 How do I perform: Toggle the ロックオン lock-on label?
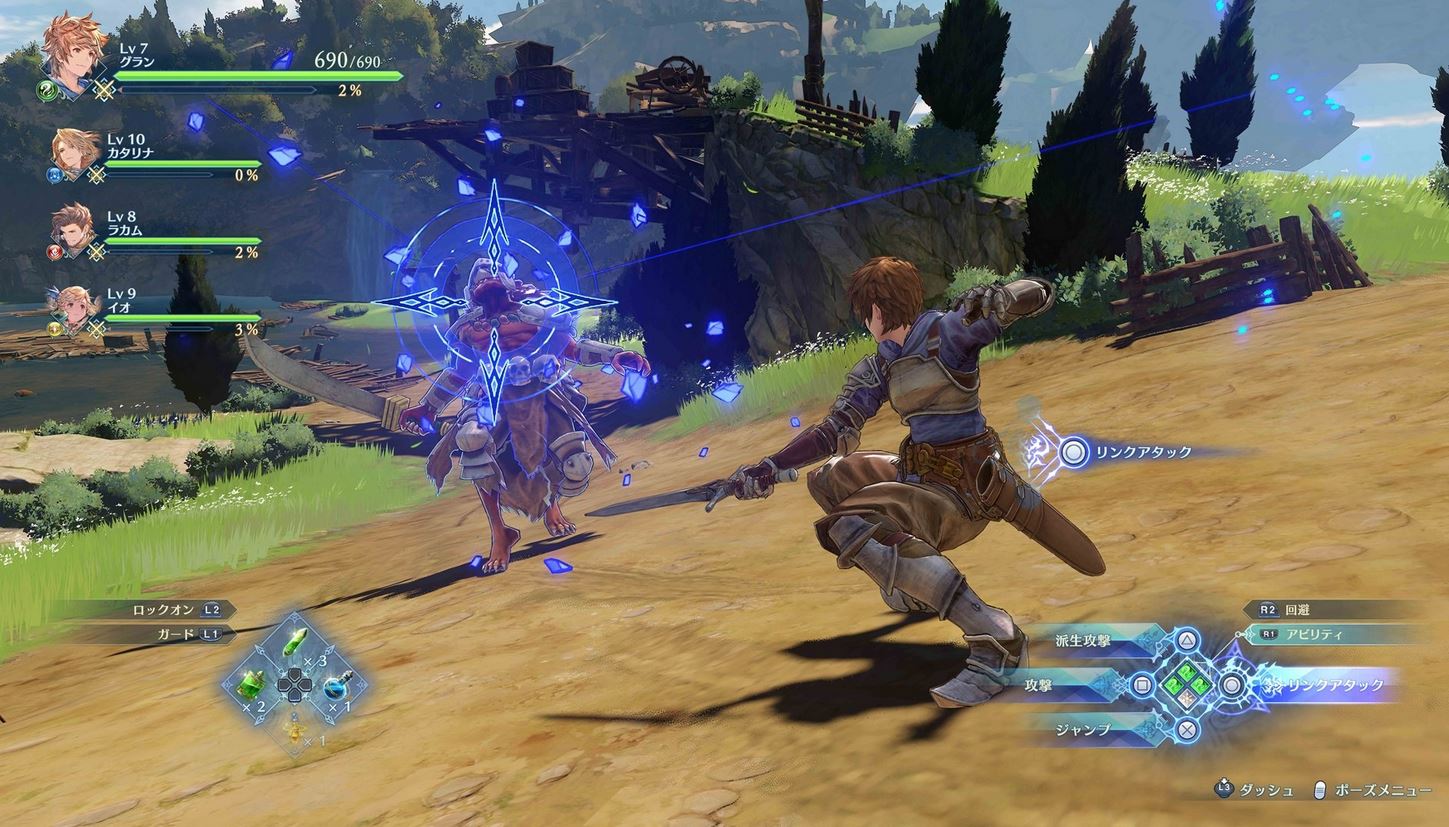[178, 608]
